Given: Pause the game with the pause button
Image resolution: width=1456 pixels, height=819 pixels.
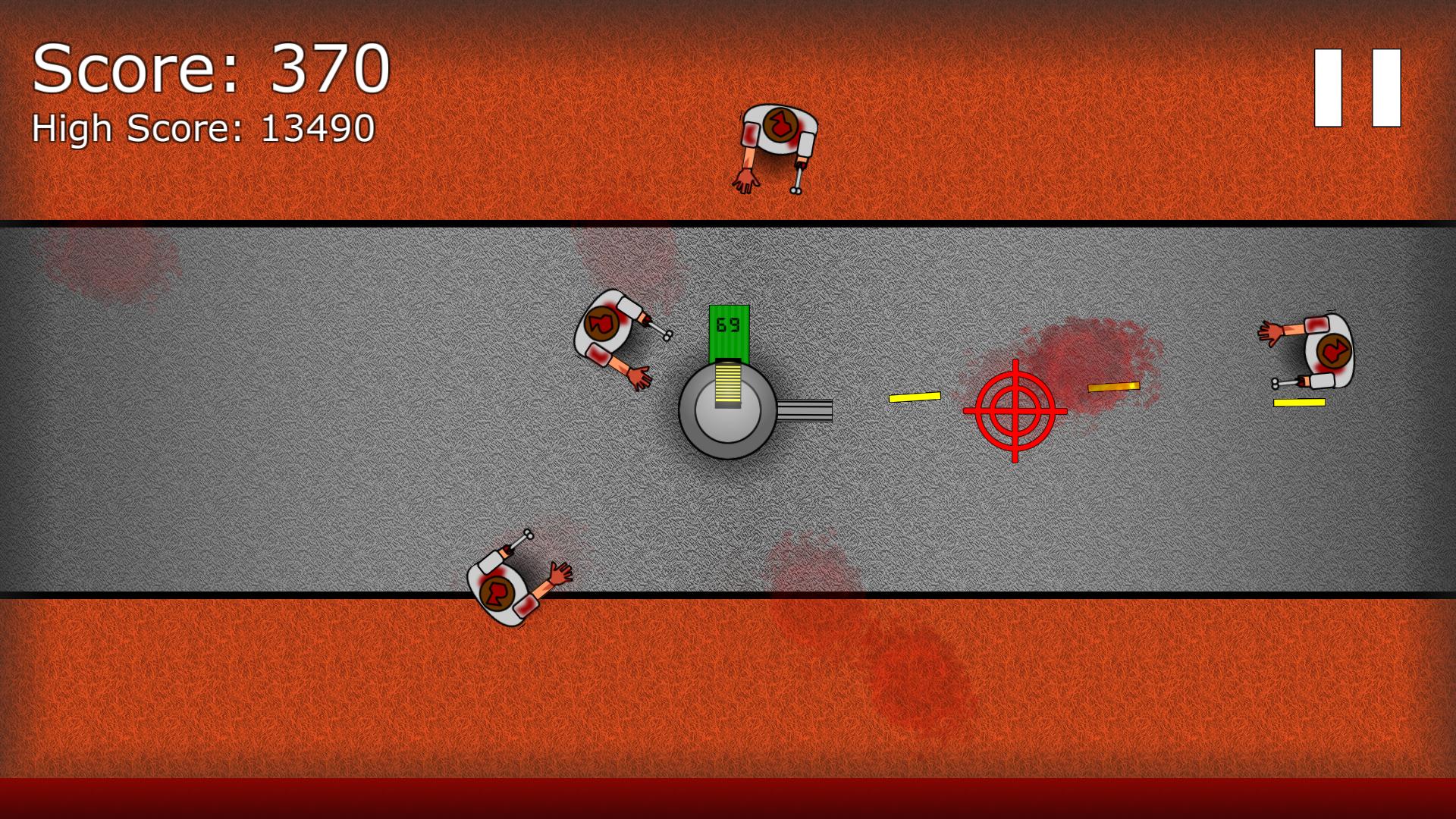Looking at the screenshot, I should click(x=1357, y=88).
